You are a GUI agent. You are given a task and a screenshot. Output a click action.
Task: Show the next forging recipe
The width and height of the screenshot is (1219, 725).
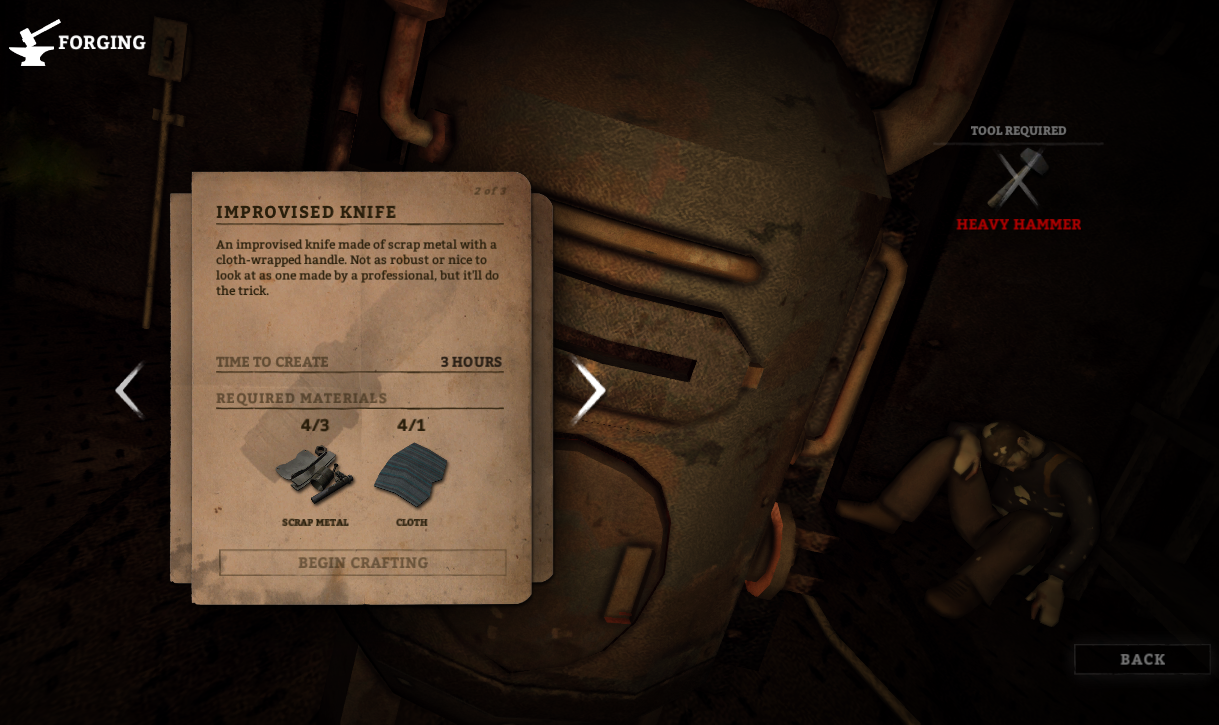coord(590,391)
